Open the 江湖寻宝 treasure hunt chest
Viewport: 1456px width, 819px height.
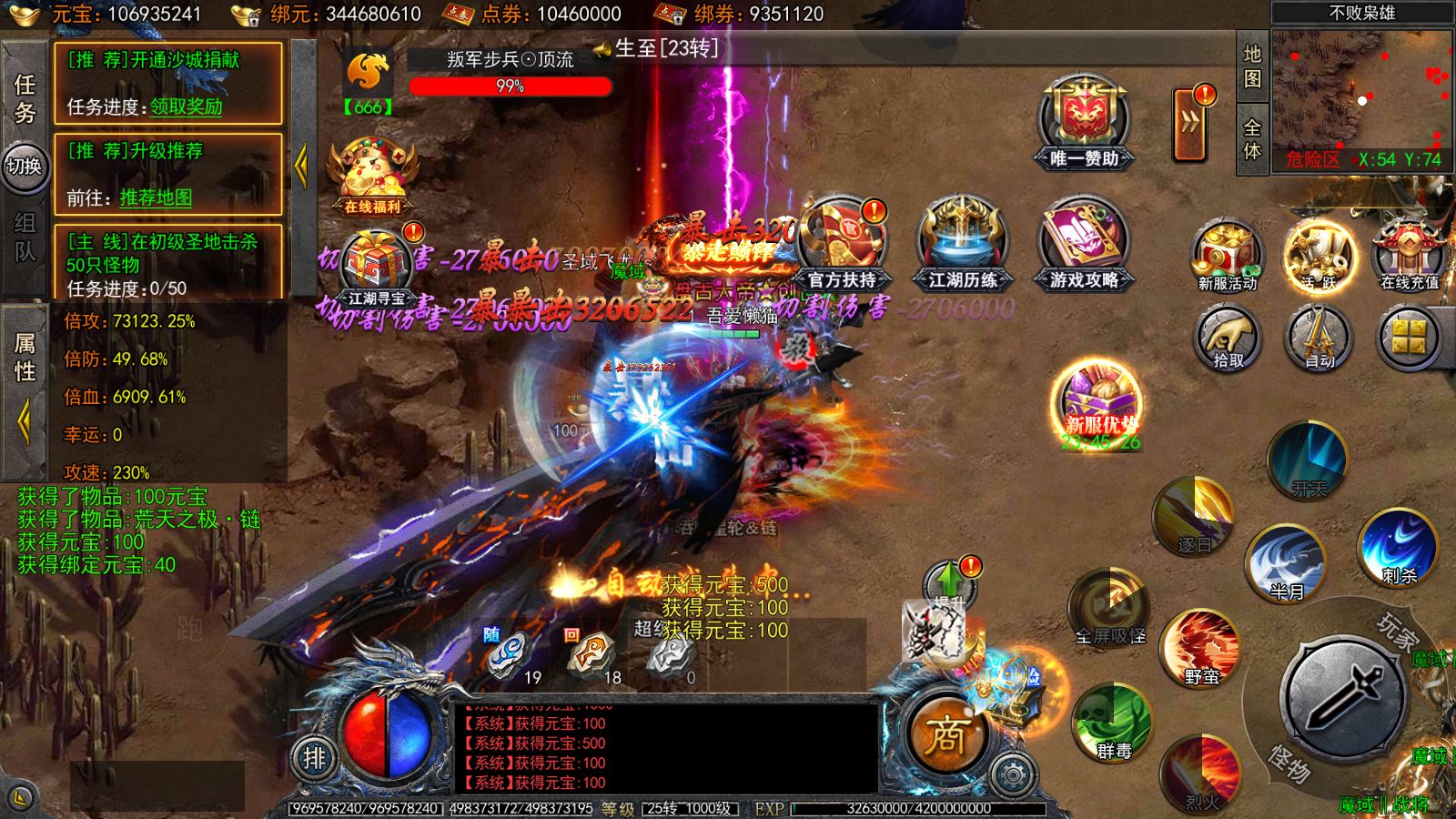click(x=376, y=266)
